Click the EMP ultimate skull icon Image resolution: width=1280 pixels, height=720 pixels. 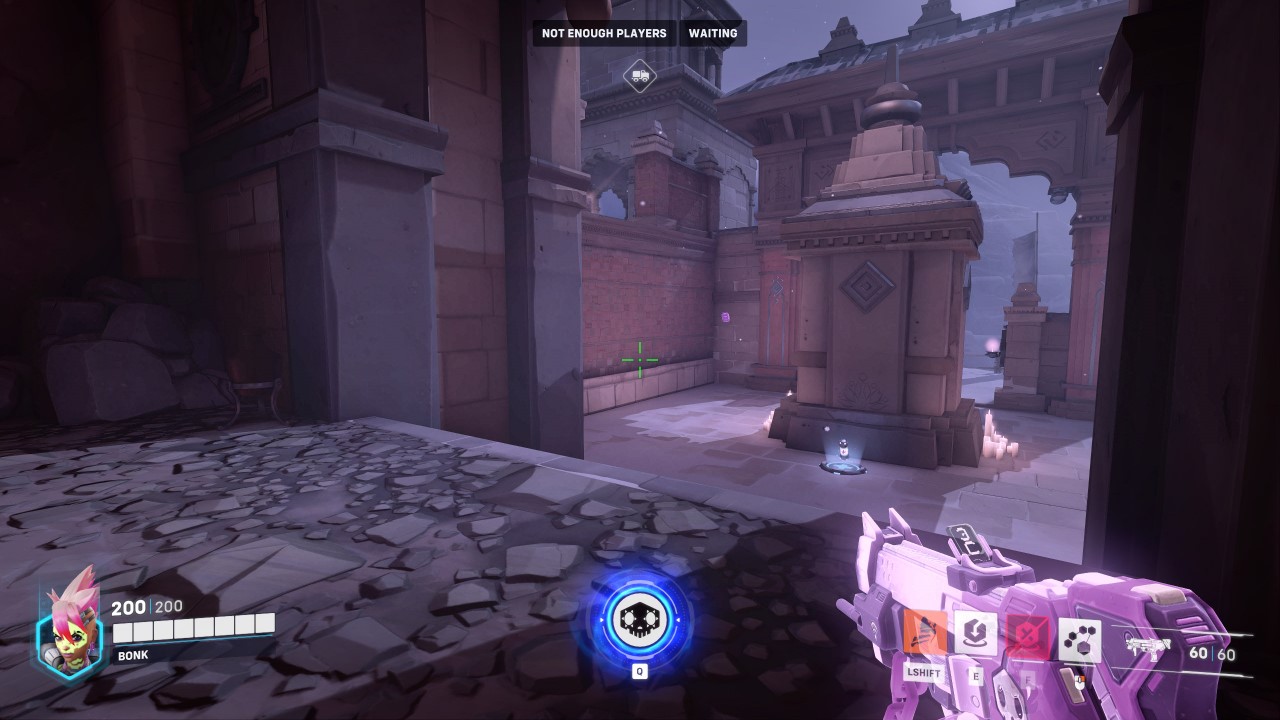[x=639, y=620]
